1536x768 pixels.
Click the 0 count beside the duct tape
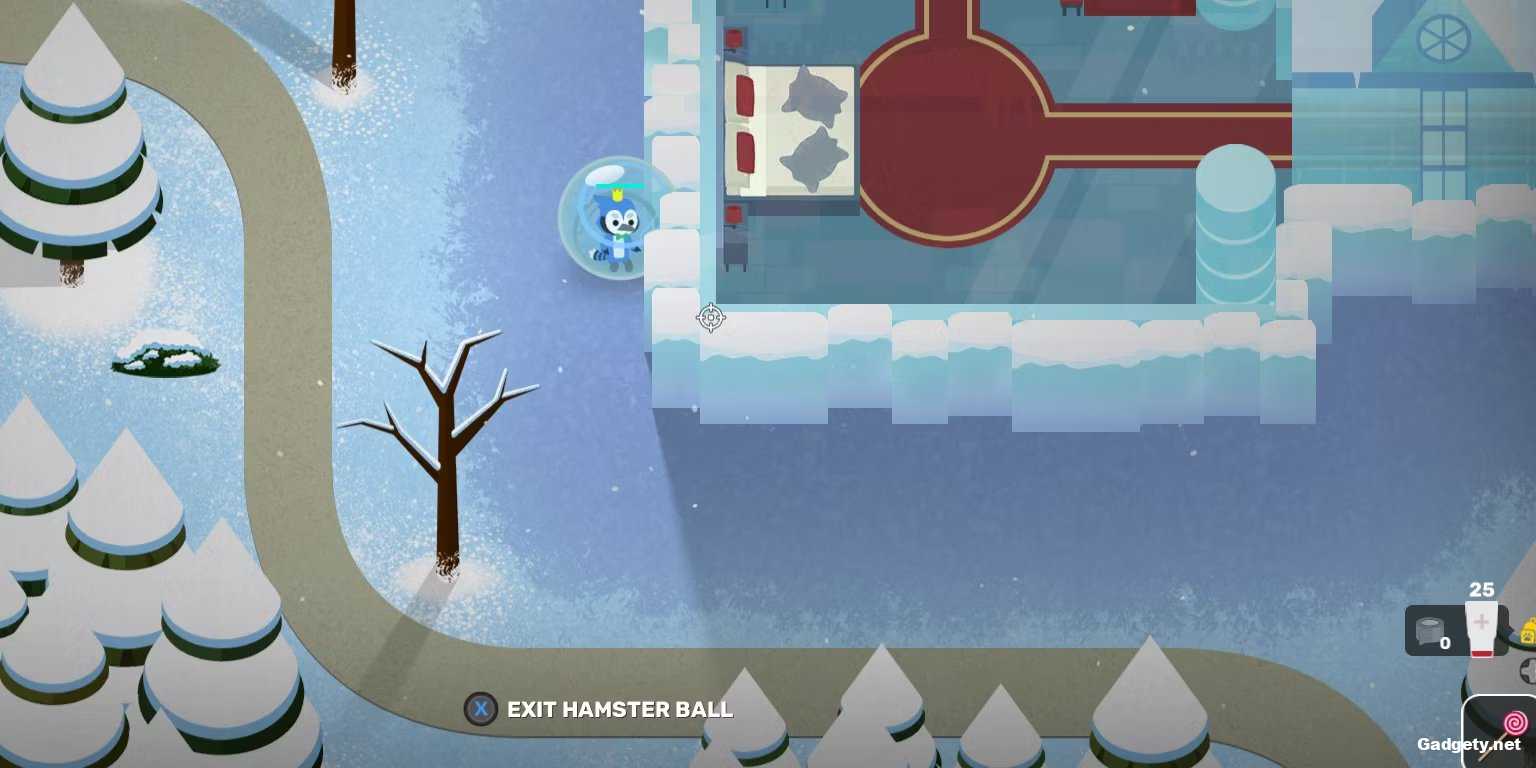point(1445,644)
